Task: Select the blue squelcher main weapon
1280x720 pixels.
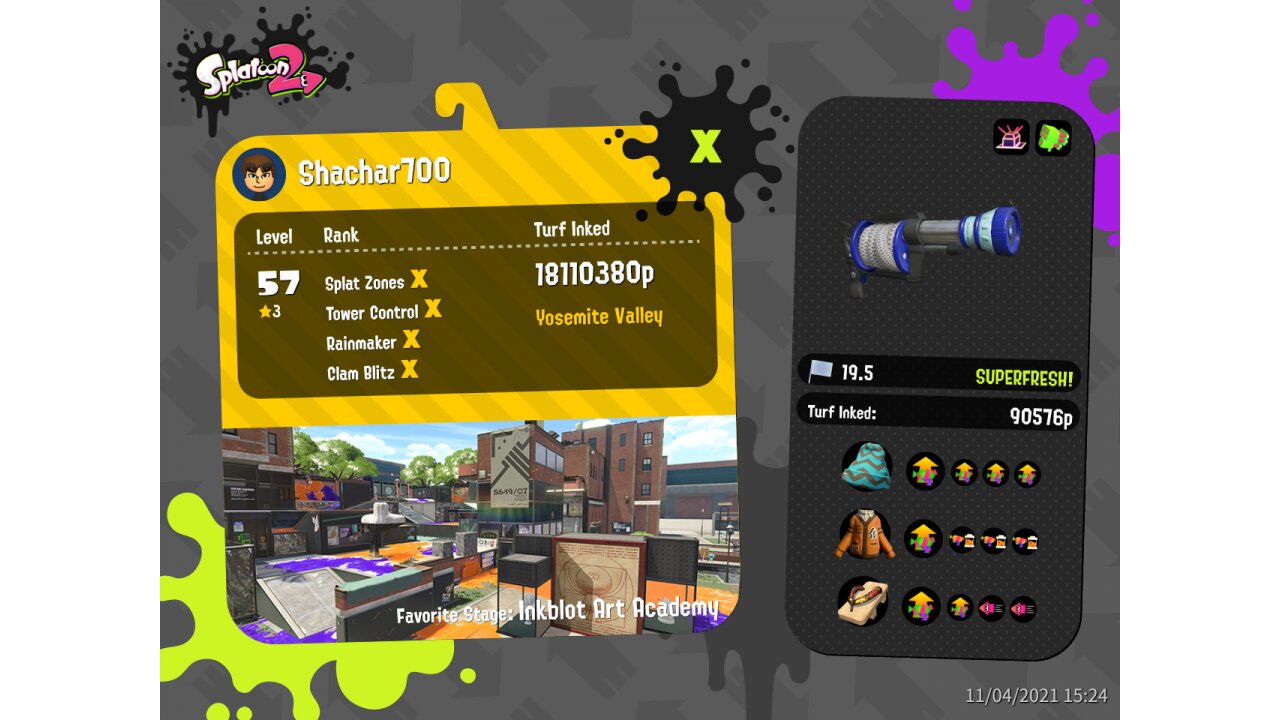Action: tap(934, 246)
